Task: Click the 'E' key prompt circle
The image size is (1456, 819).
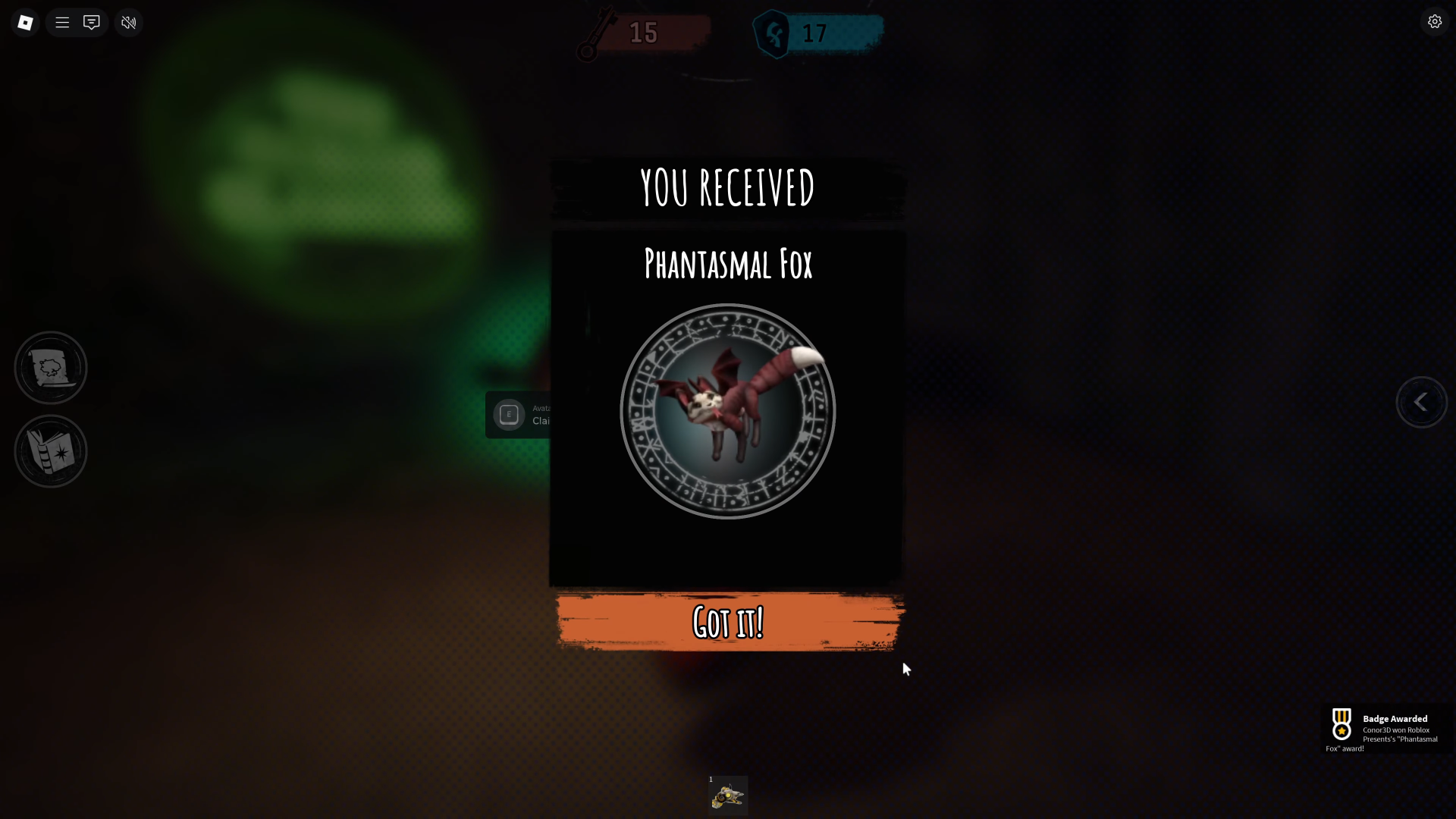Action: click(x=510, y=415)
